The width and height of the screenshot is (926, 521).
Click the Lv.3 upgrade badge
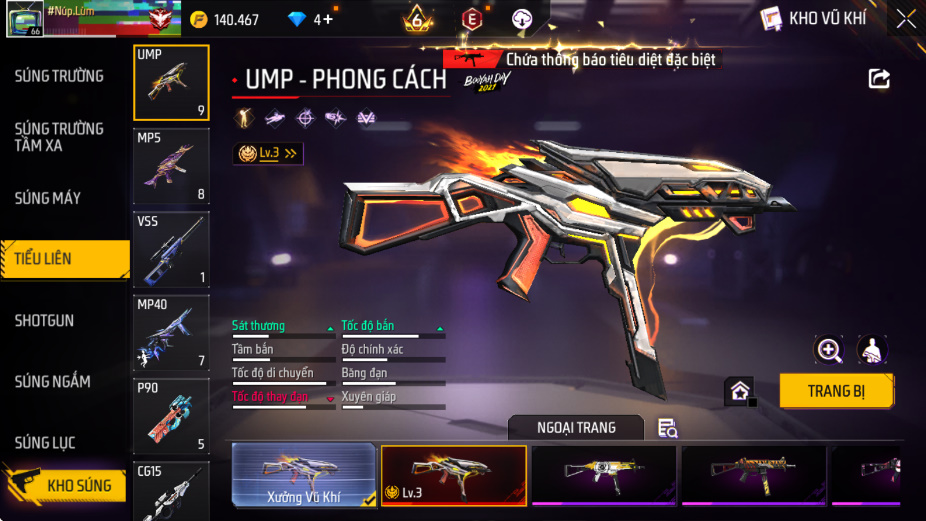(268, 153)
